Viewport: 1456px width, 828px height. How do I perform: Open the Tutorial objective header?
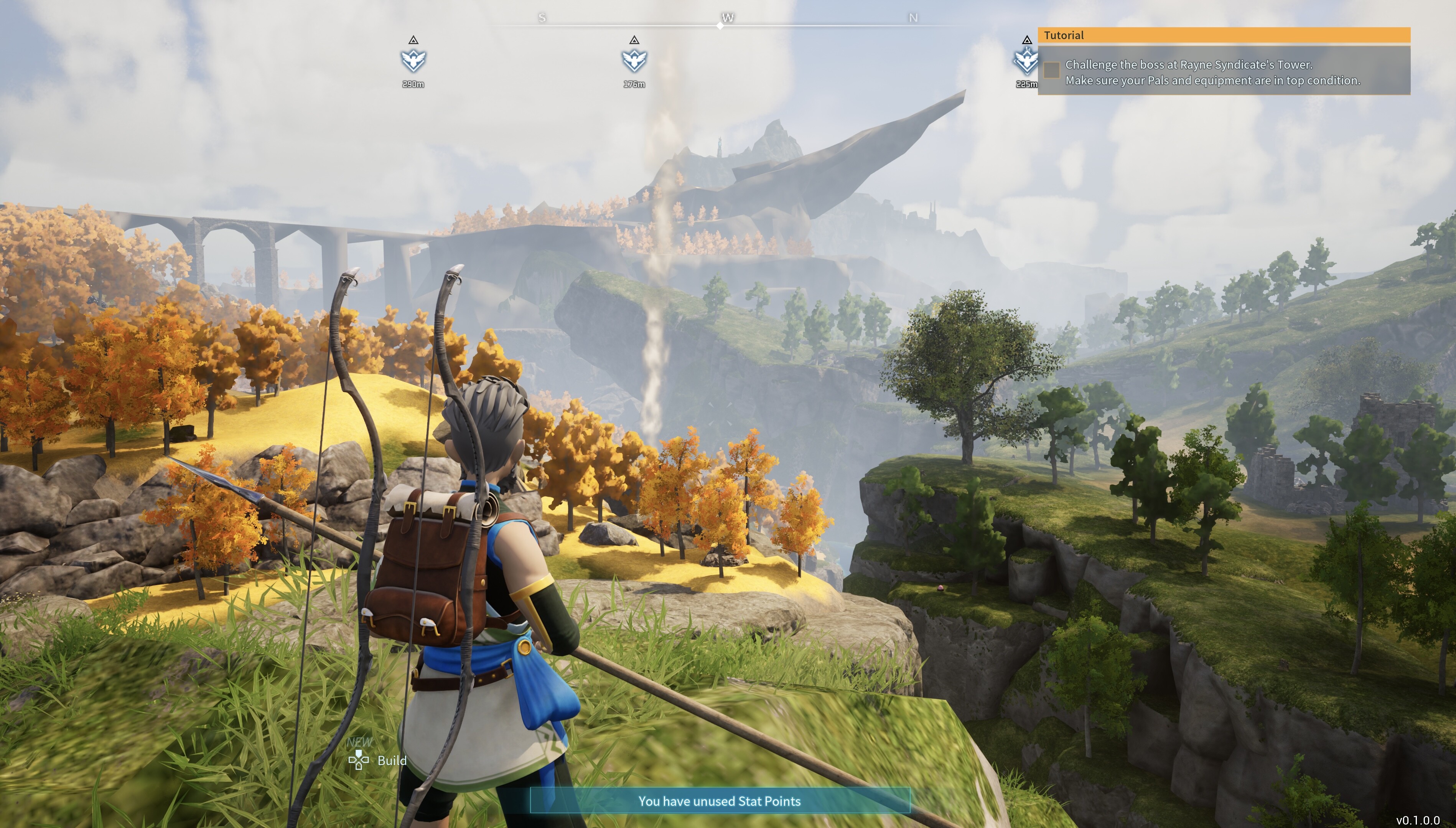1224,35
